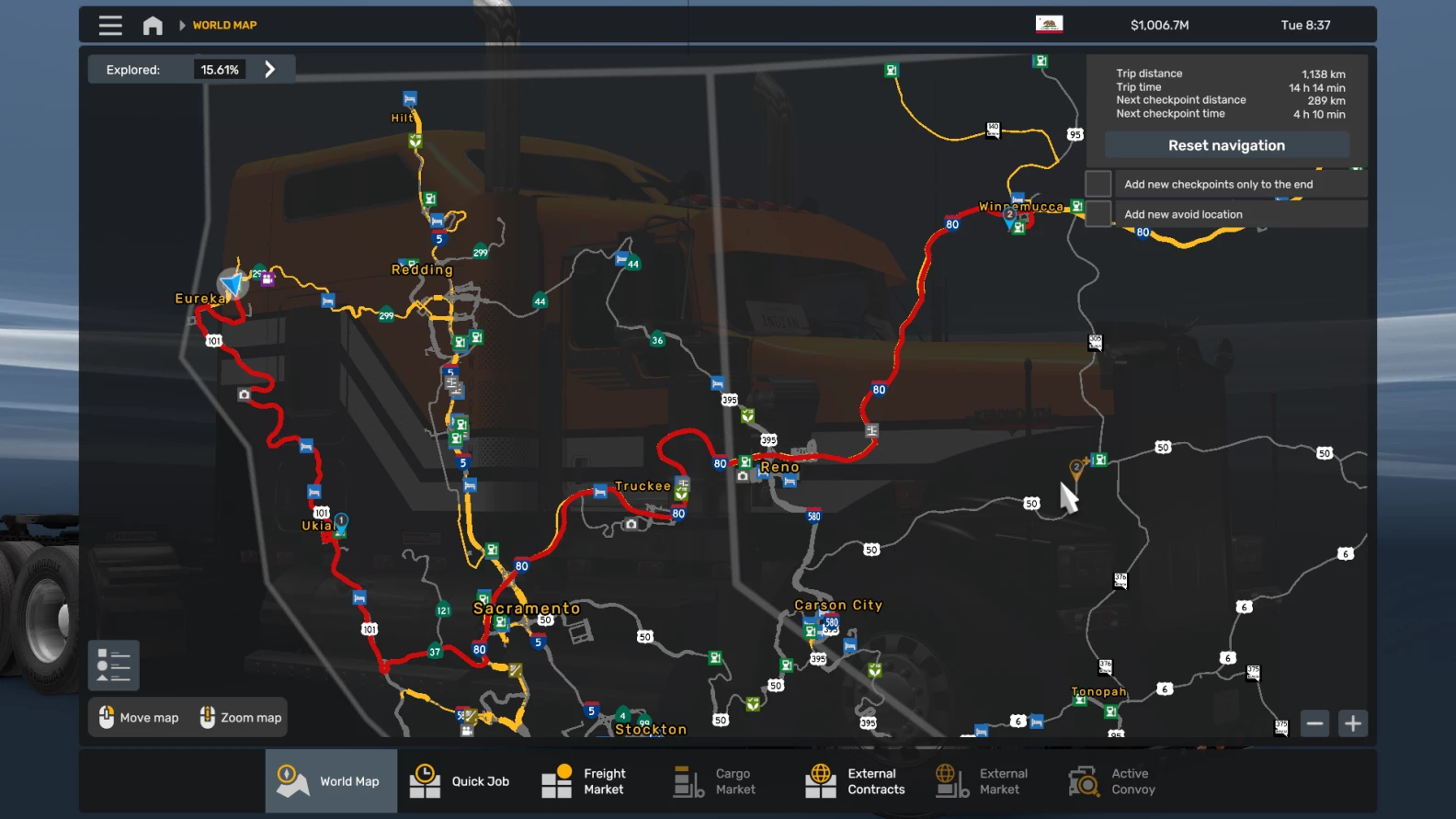Screen dimensions: 1456x819
Task: Open the hamburger menu
Action: [109, 25]
